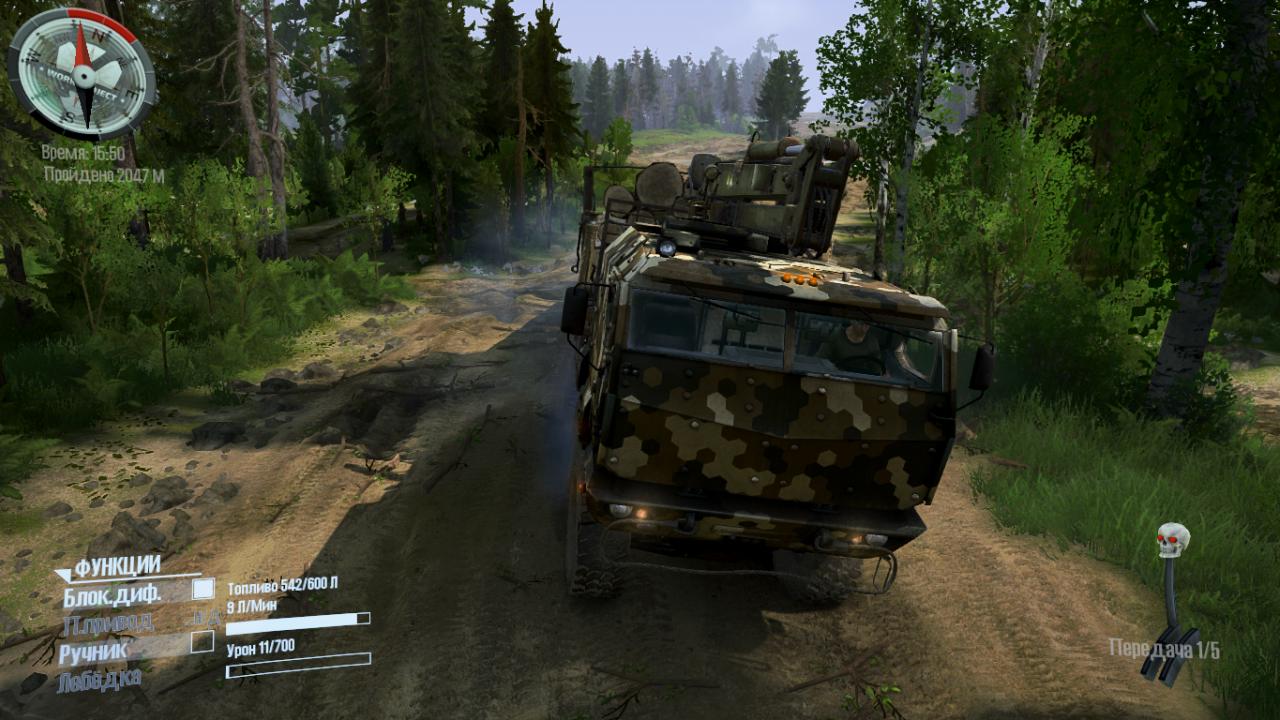The width and height of the screenshot is (1280, 720).
Task: Tick the Ручник handbrake checkbox
Action: coord(202,642)
